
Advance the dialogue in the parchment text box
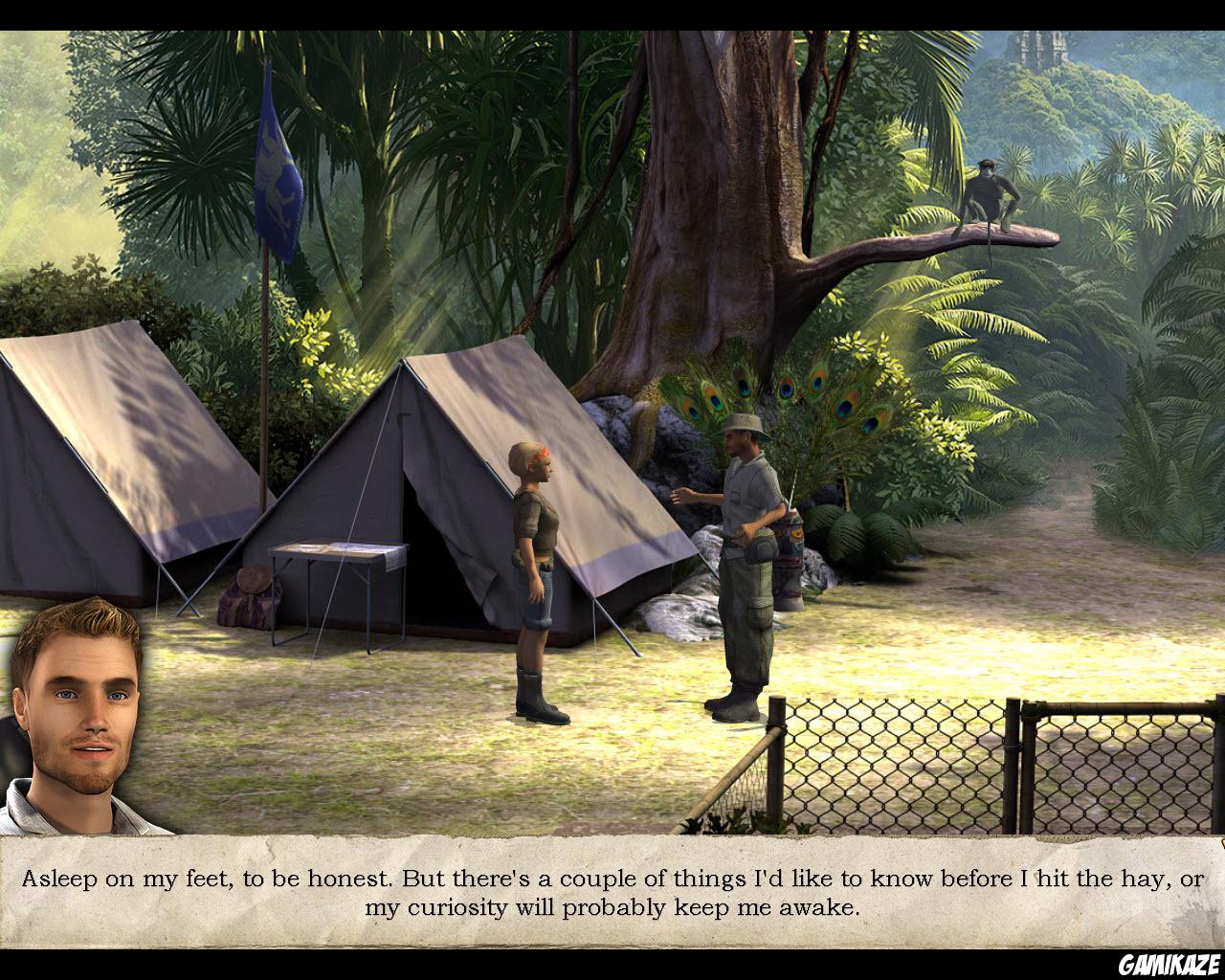click(612, 892)
